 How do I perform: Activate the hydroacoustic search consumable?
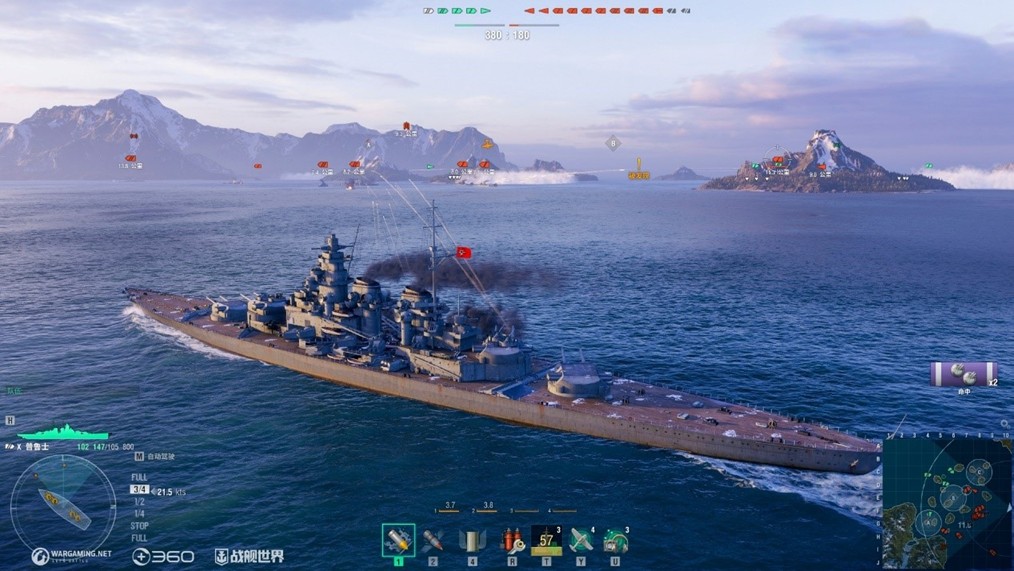coord(615,540)
